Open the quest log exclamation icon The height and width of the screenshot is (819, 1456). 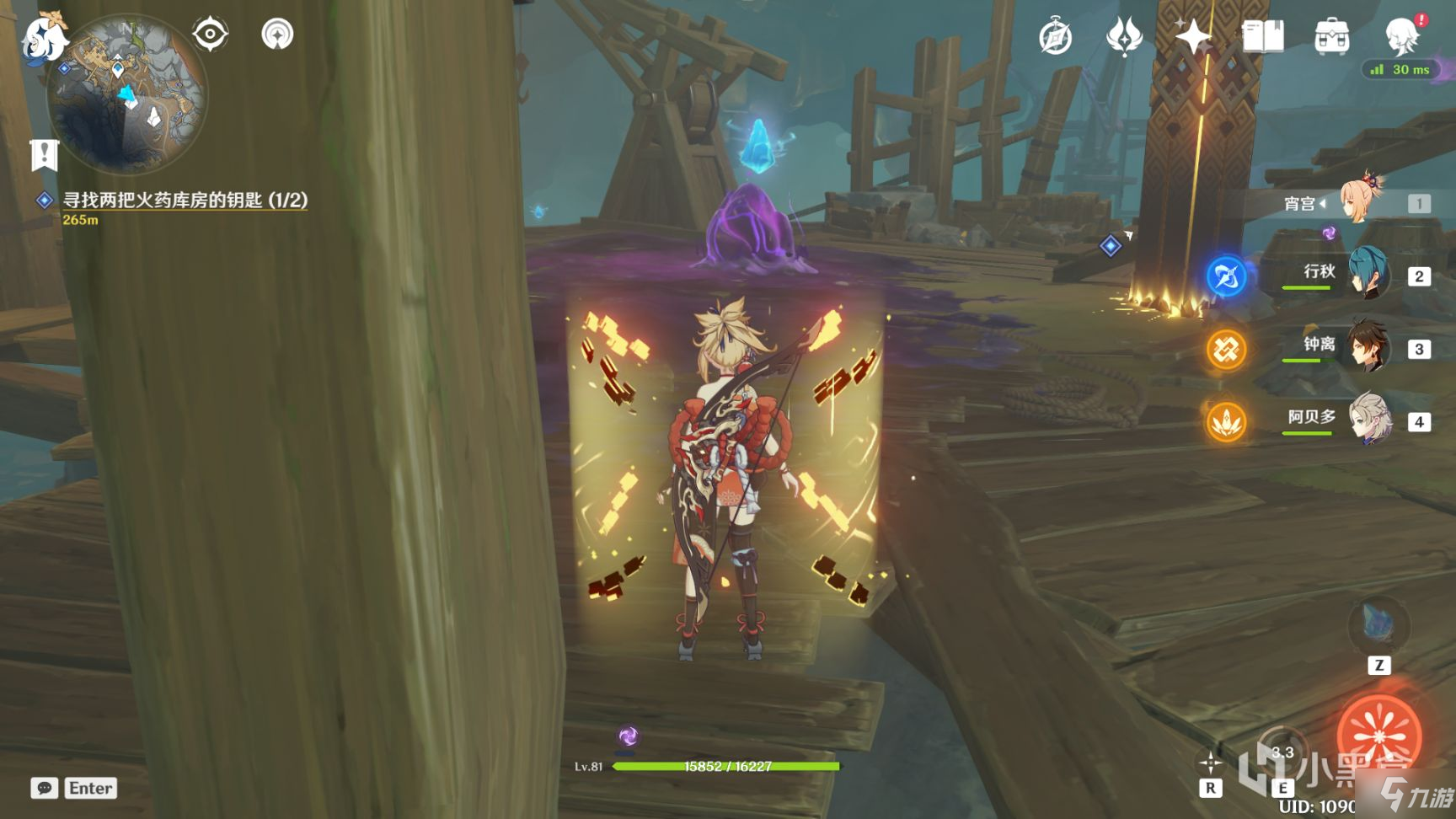click(44, 155)
